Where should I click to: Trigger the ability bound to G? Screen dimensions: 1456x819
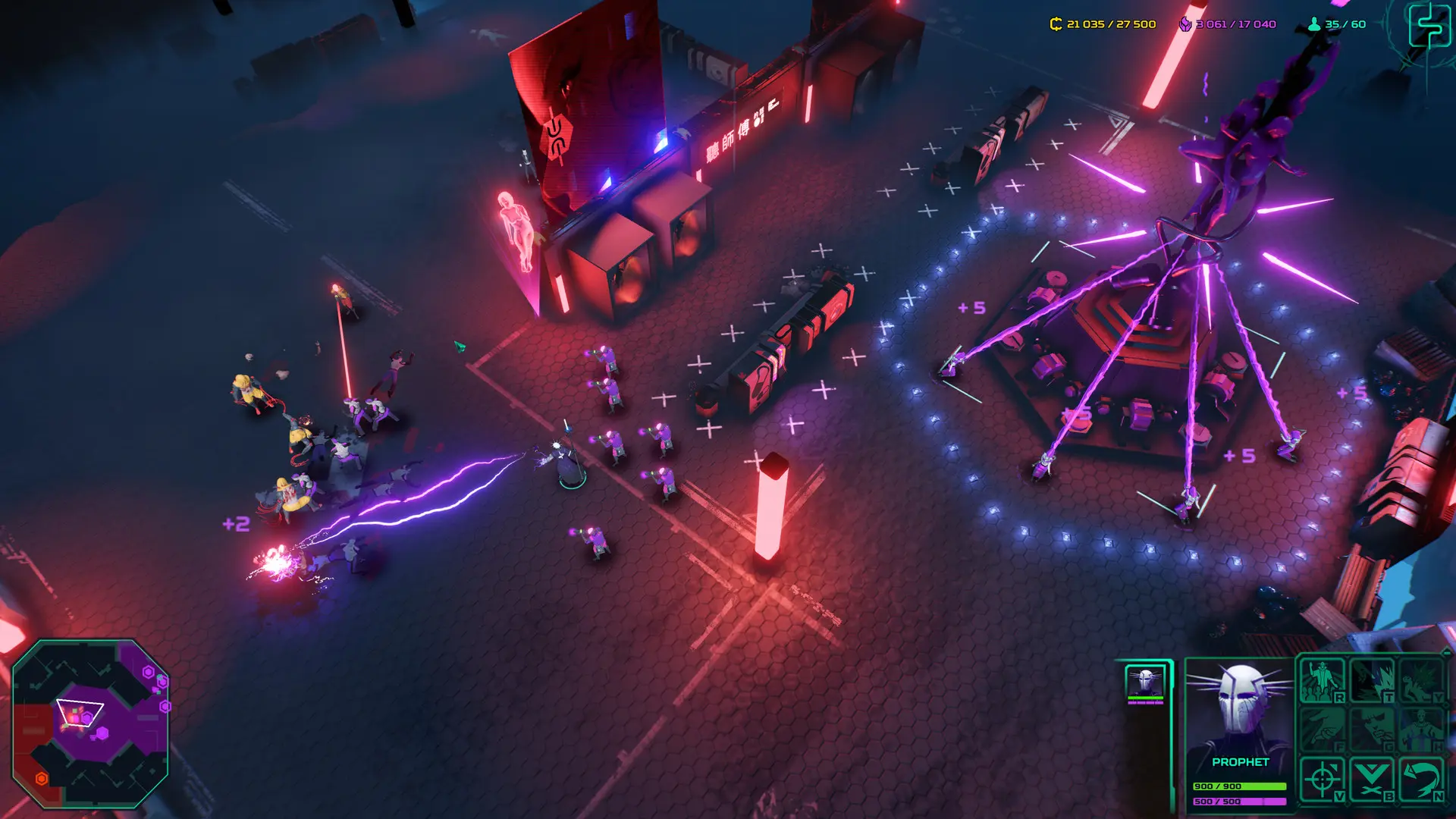point(1372,729)
